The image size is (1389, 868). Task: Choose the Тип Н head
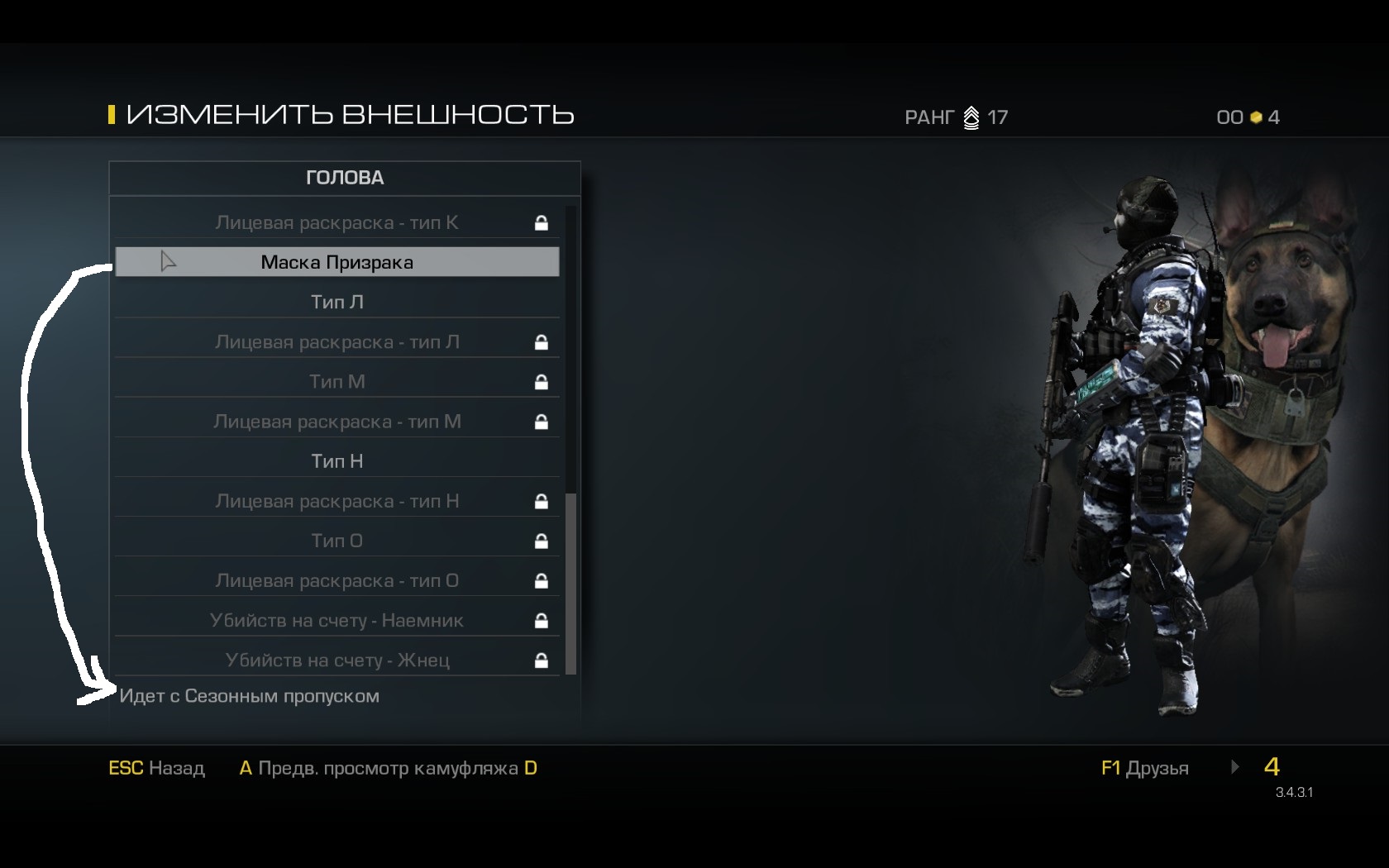tap(337, 461)
